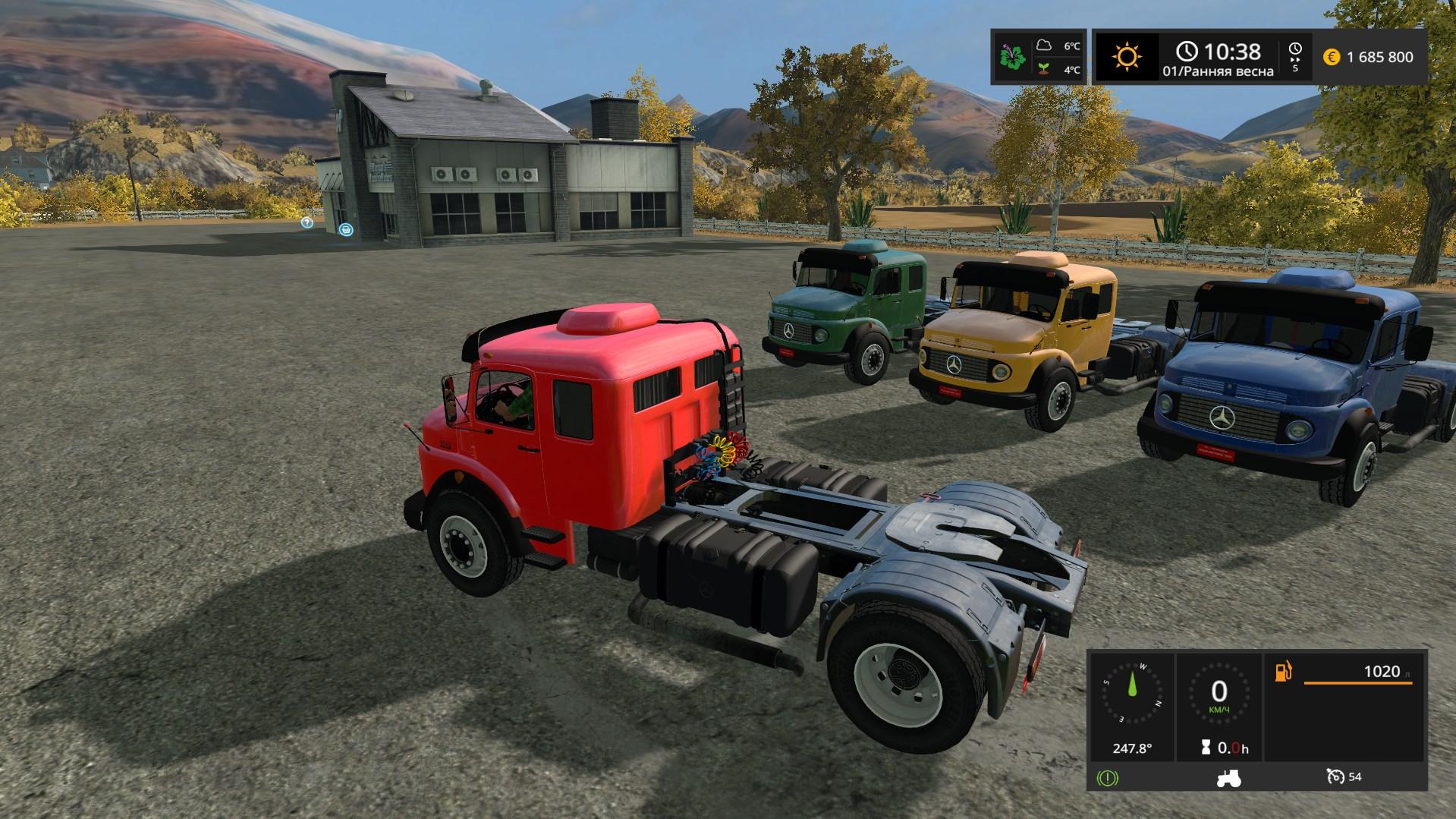The height and width of the screenshot is (819, 1456).
Task: Click the seedling soil temperature icon
Action: coord(1045,69)
